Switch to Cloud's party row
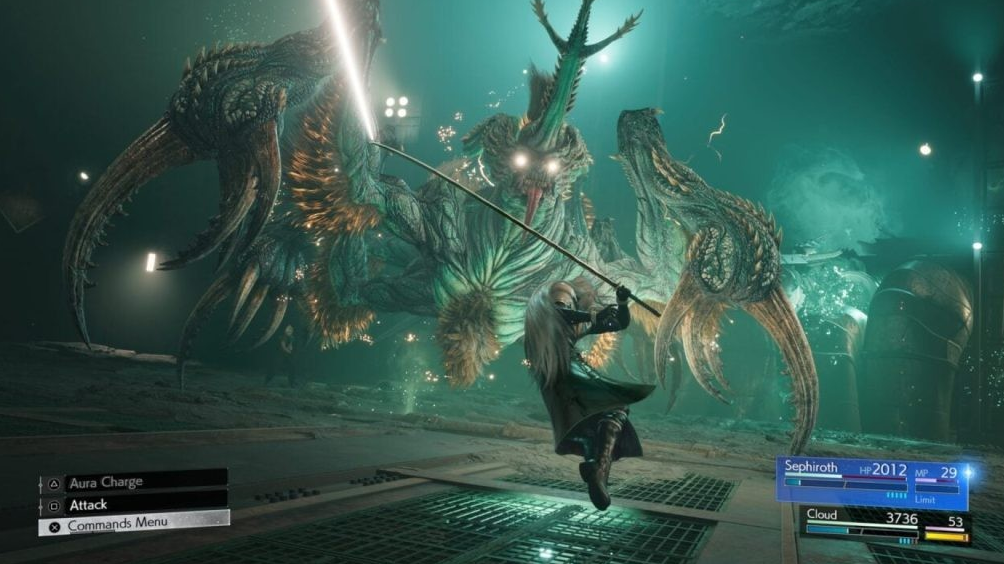The width and height of the screenshot is (1004, 564). [x=886, y=525]
